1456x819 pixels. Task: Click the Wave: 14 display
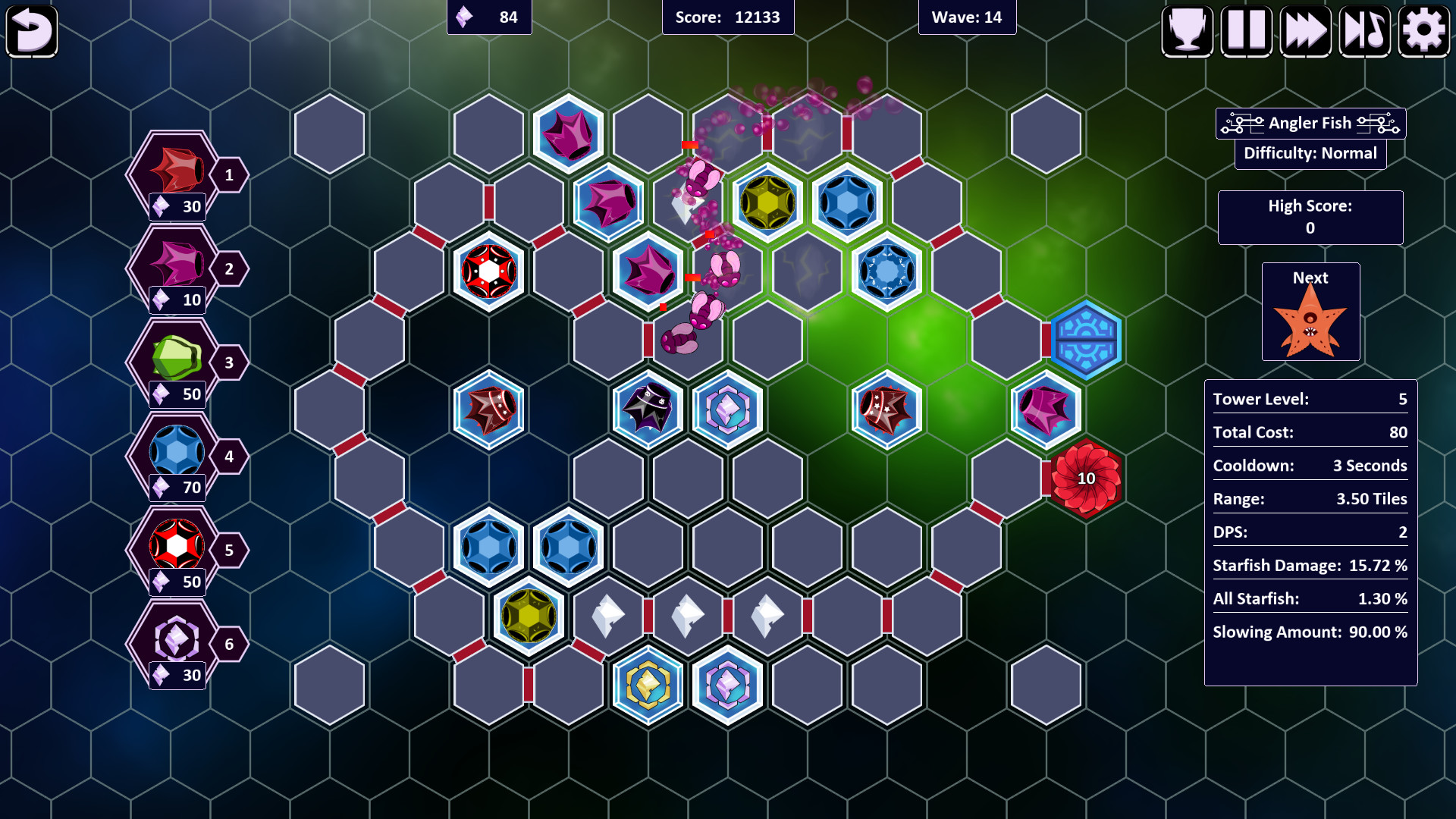coord(968,17)
